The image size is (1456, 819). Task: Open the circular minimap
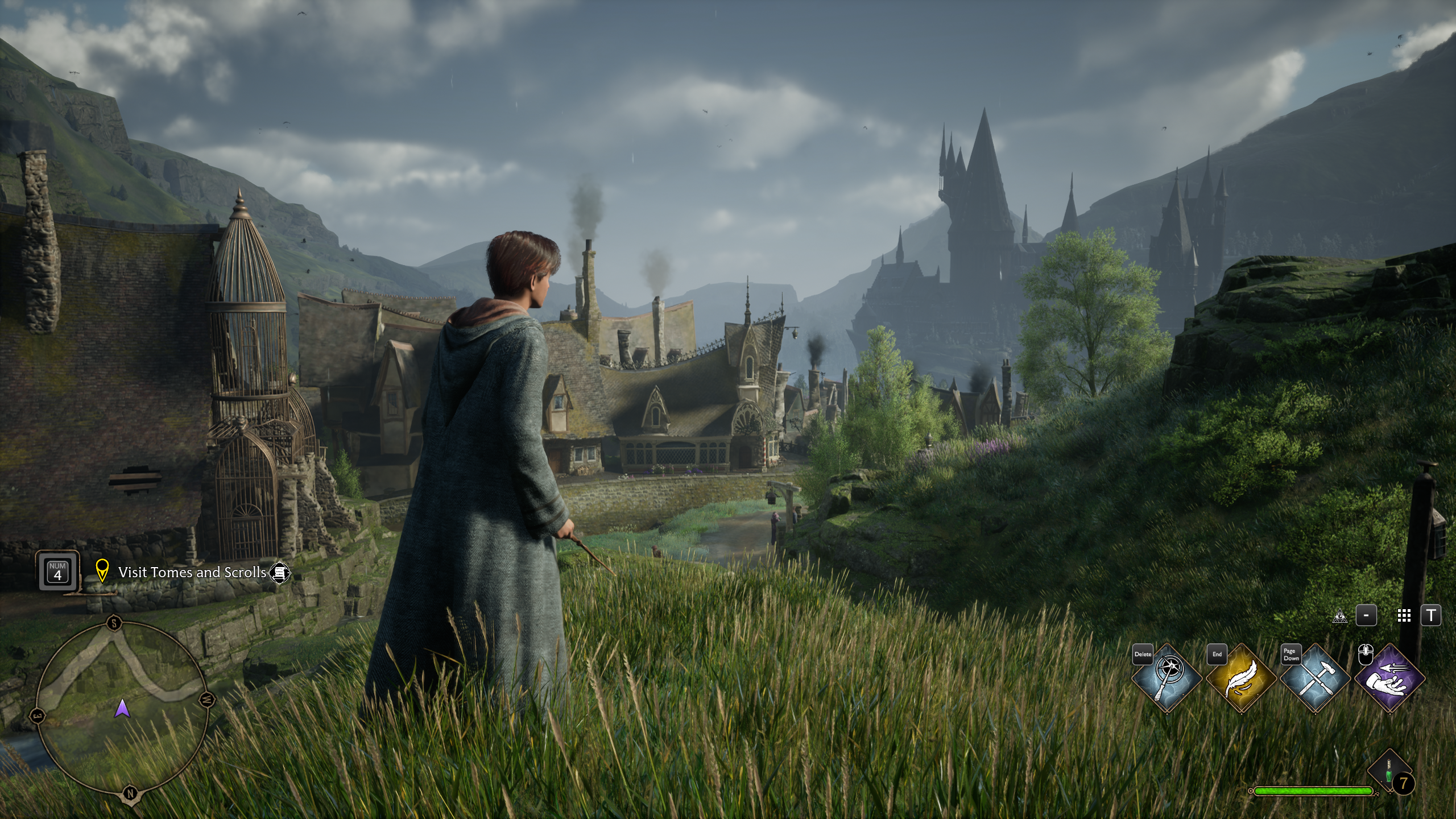click(x=122, y=707)
